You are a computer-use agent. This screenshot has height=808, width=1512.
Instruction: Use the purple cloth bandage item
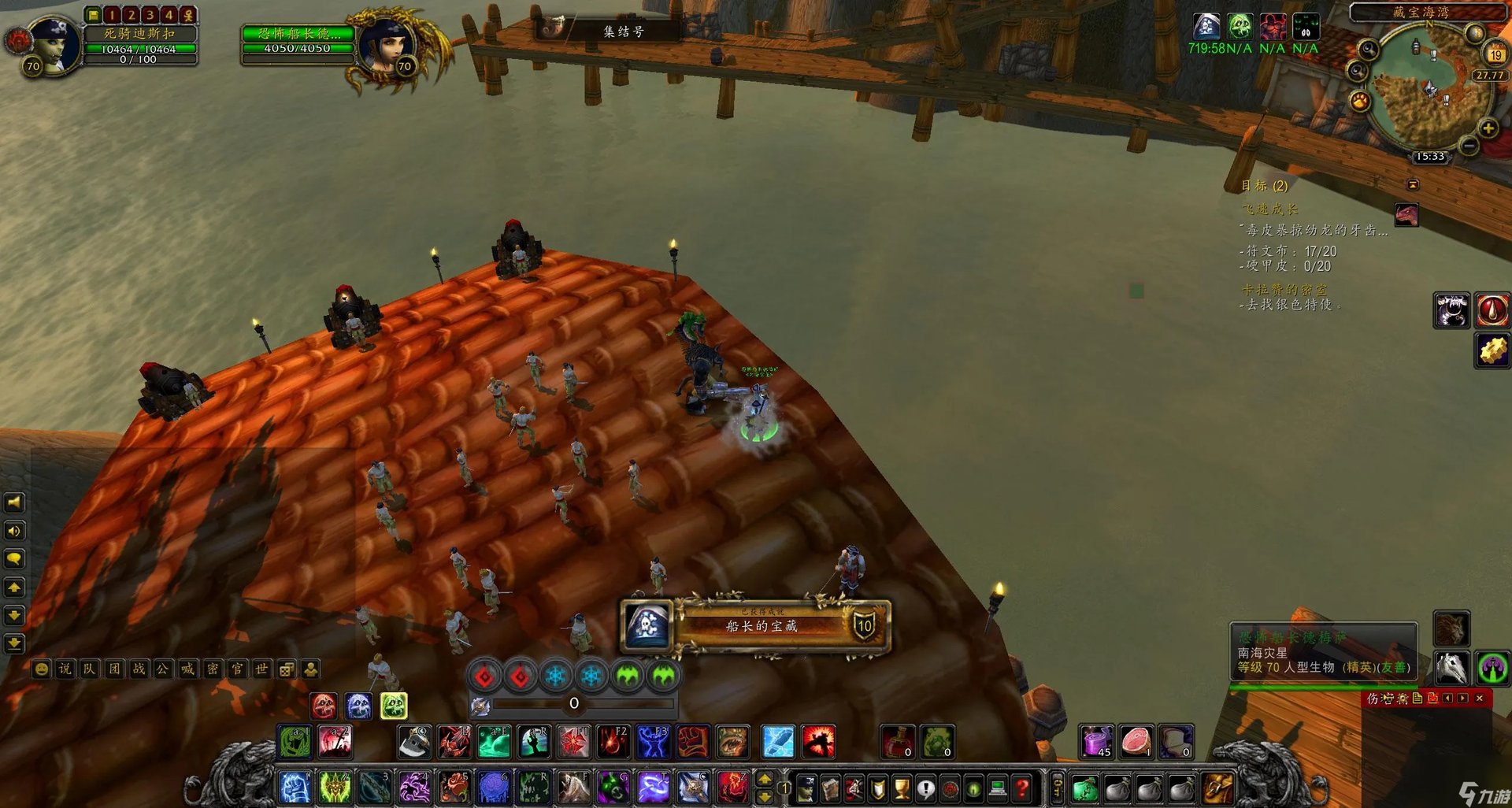click(1096, 741)
